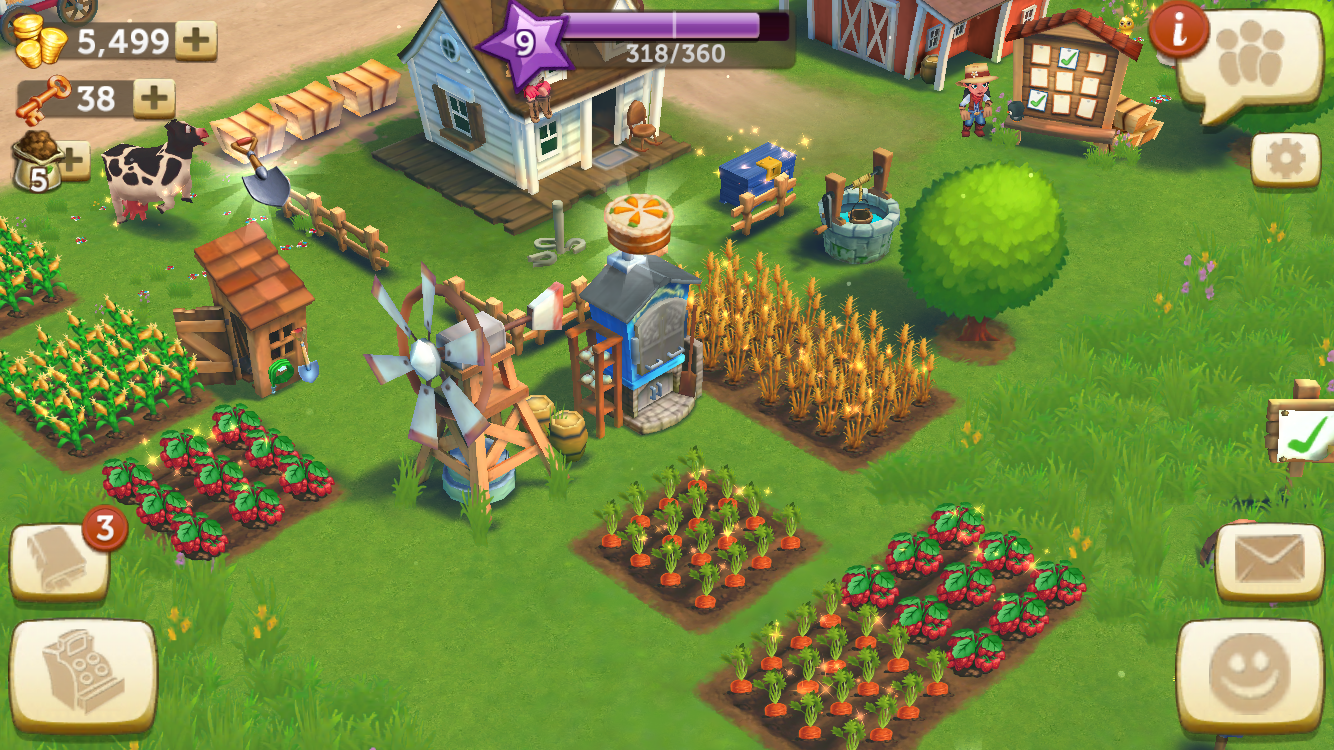The height and width of the screenshot is (750, 1334).
Task: Open the gear settings button
Action: coord(1285,160)
